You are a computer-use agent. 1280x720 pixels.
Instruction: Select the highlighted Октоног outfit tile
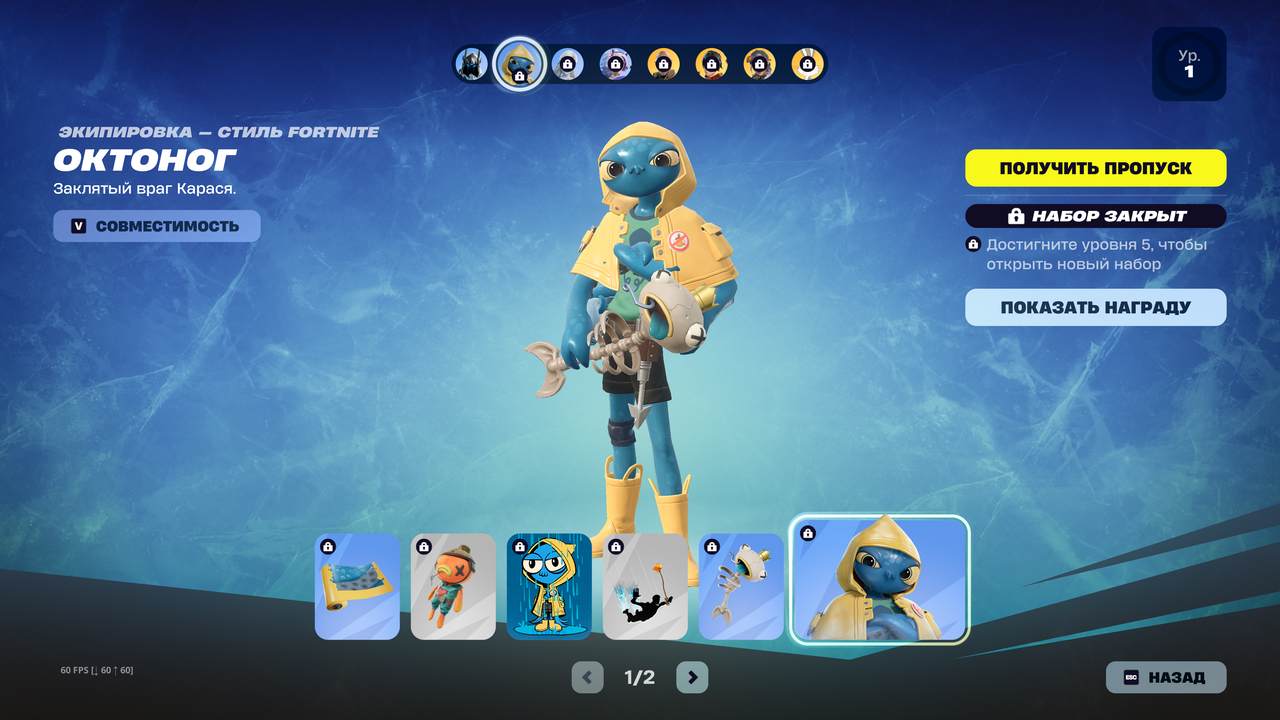click(x=880, y=580)
